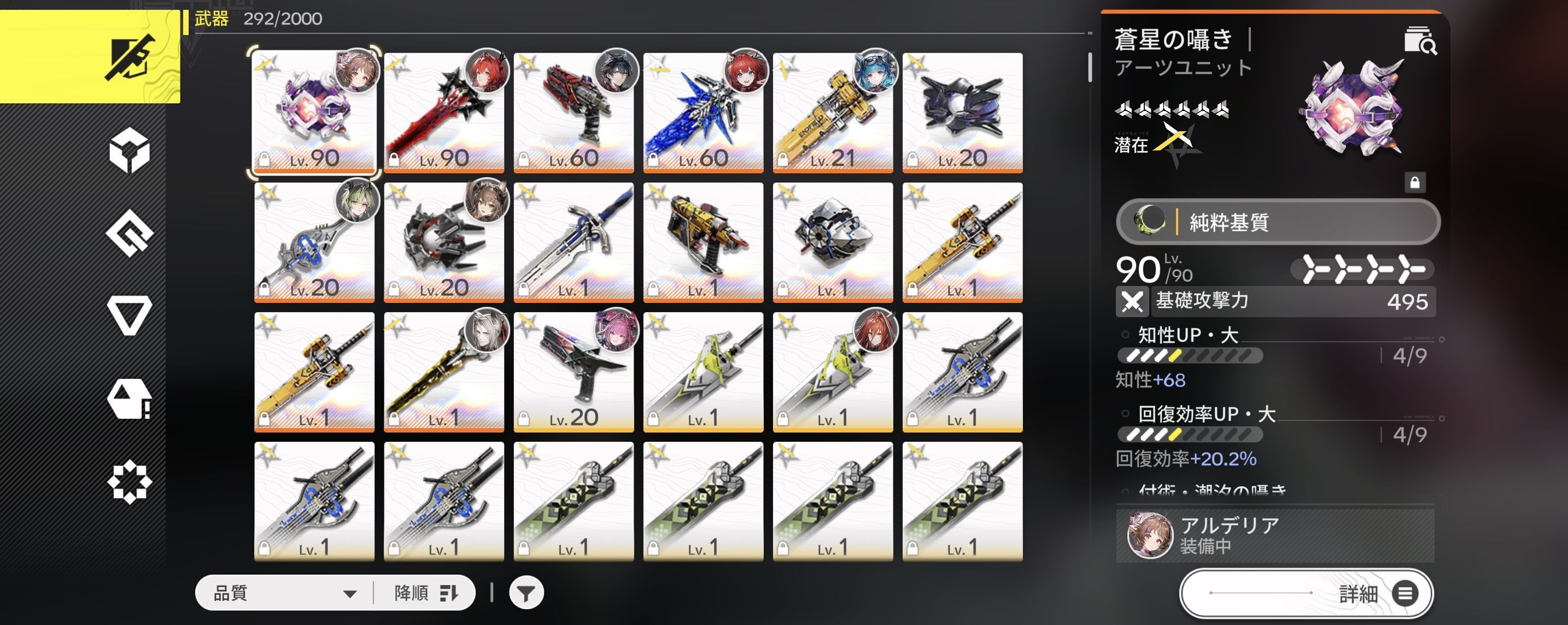Open the 詳細 details button
The width and height of the screenshot is (1568, 625).
pos(1306,593)
